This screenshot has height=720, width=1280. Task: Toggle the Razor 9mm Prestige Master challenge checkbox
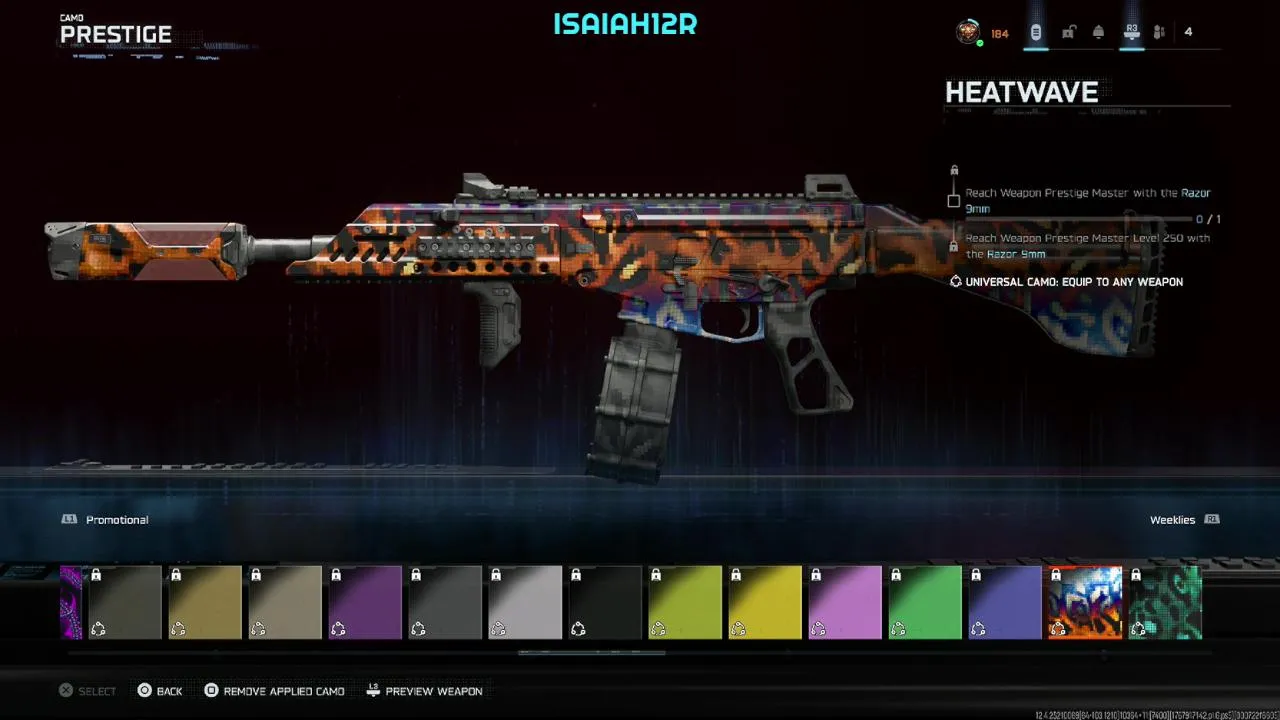(x=954, y=201)
